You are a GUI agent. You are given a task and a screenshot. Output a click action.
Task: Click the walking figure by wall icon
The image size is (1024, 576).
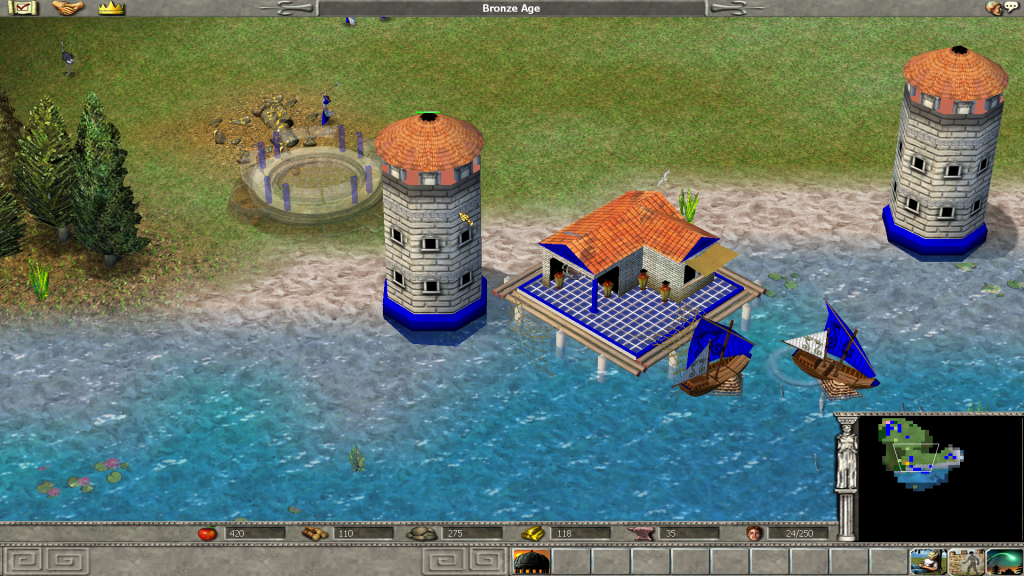point(966,561)
